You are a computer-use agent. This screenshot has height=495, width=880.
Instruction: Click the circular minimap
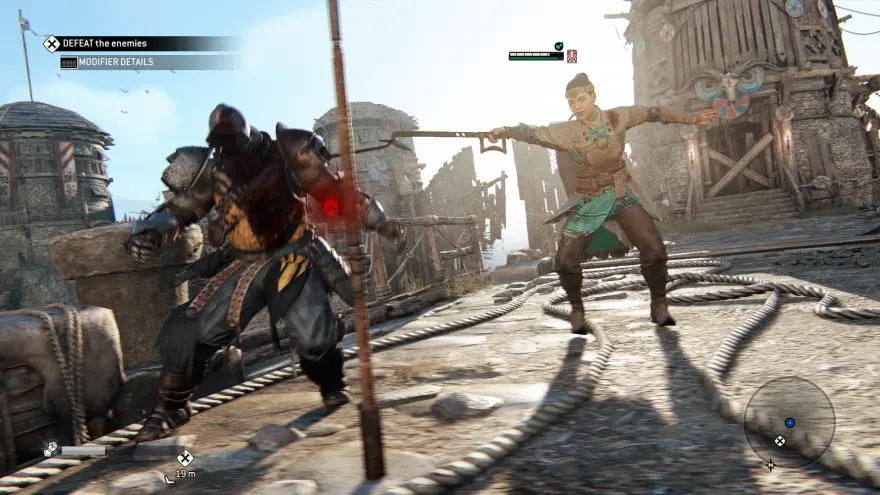click(x=789, y=422)
